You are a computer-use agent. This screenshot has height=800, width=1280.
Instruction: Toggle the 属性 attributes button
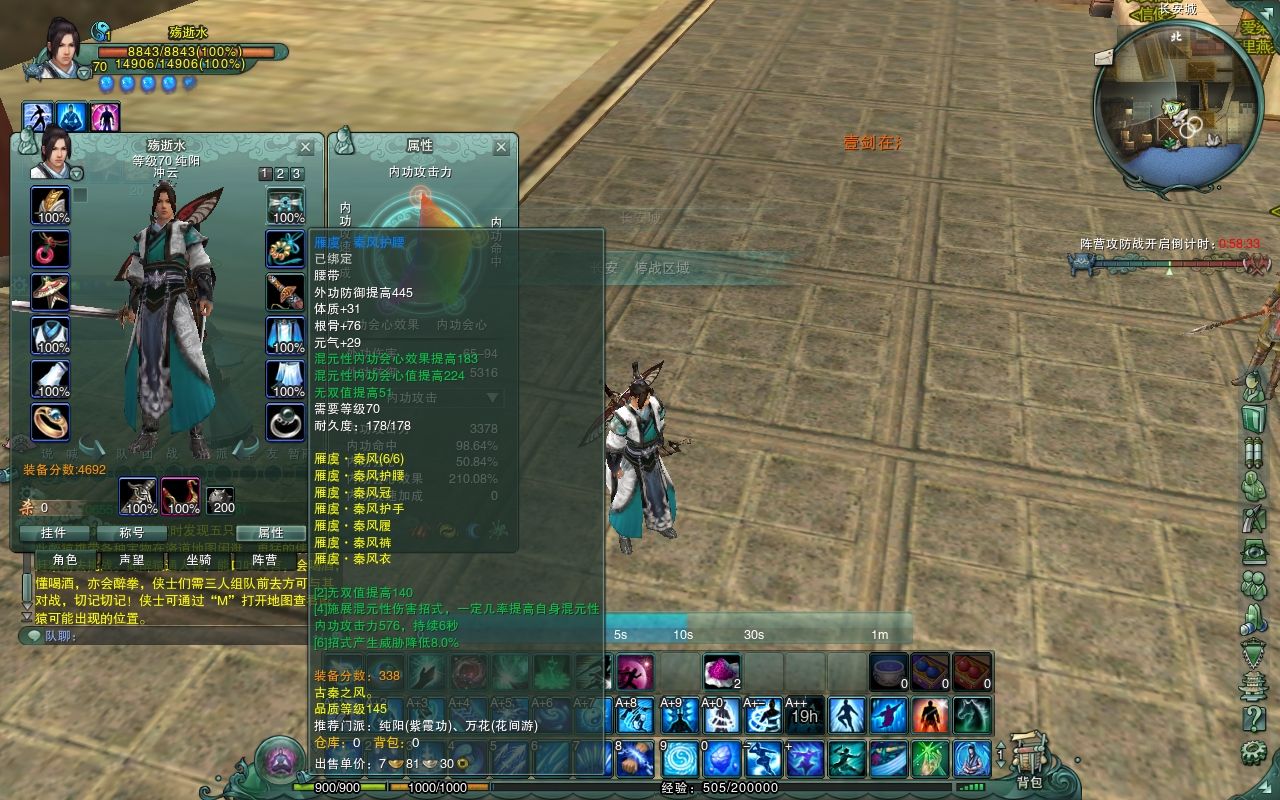point(270,533)
